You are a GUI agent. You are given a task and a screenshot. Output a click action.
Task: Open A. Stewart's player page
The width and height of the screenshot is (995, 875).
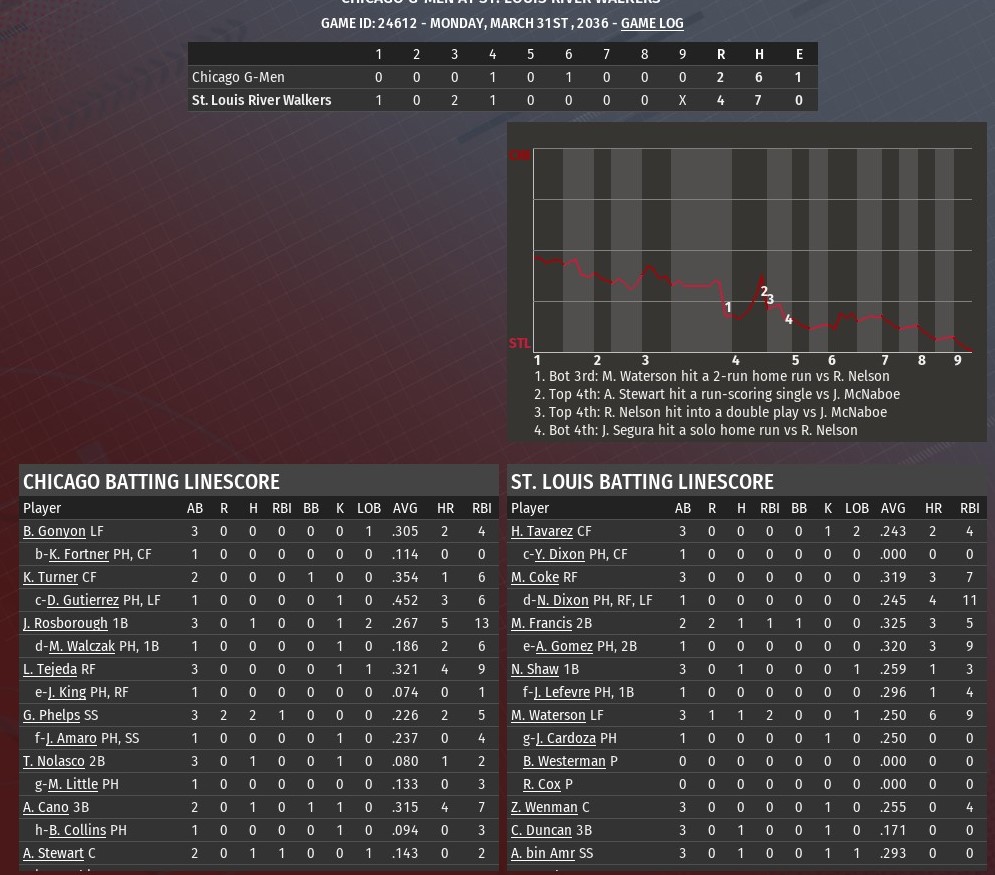point(53,853)
